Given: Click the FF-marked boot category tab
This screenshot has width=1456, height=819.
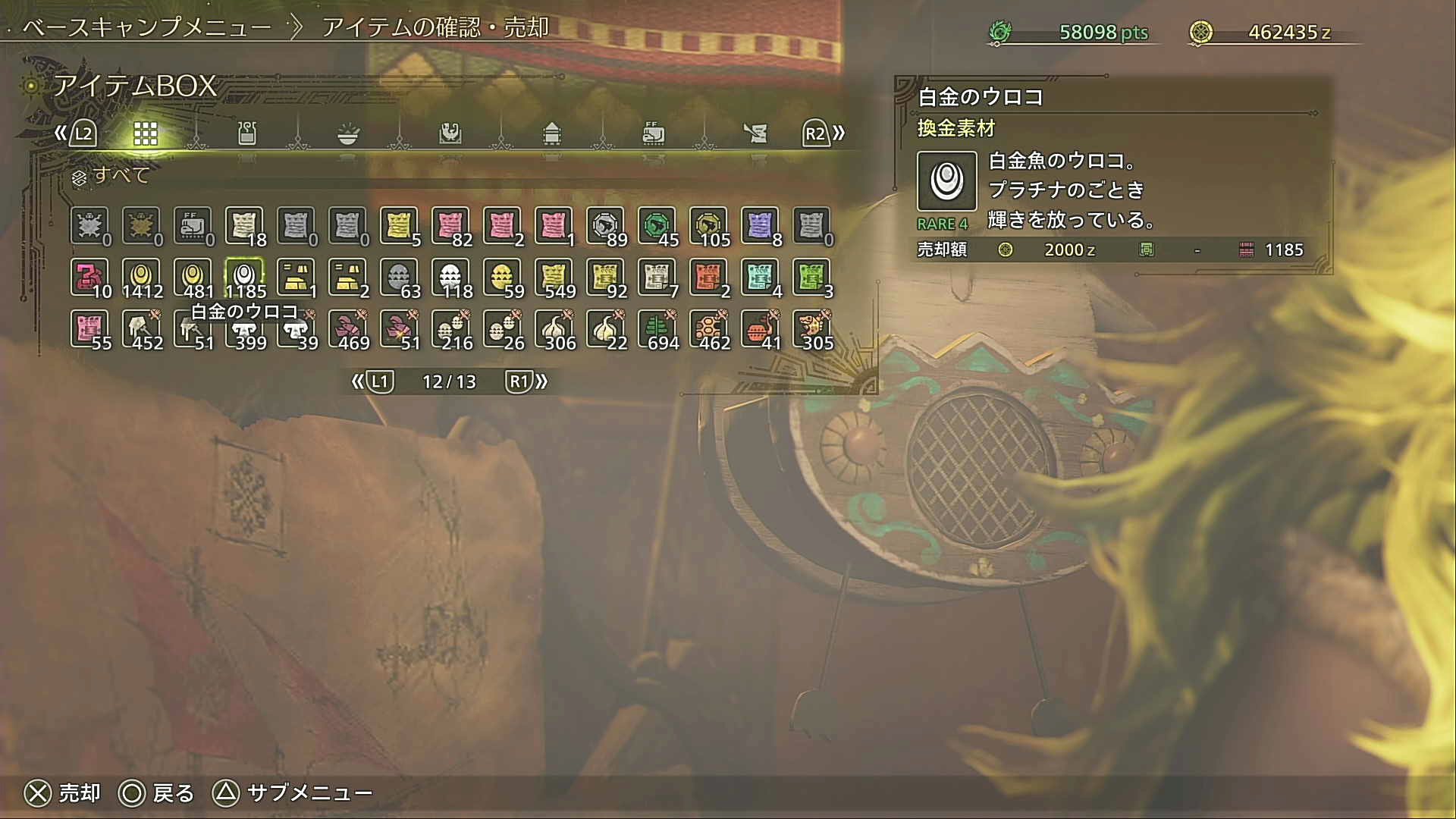Looking at the screenshot, I should point(653,133).
